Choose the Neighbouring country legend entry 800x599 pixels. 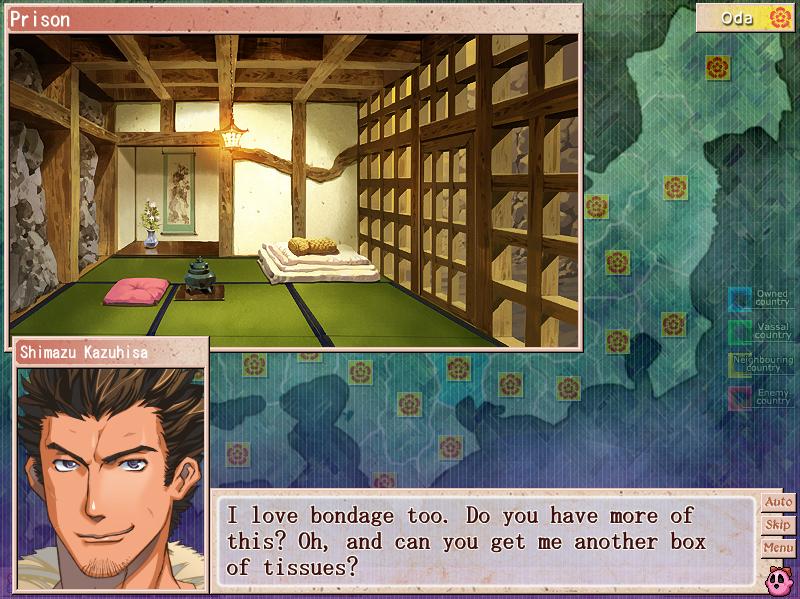pyautogui.click(x=760, y=364)
